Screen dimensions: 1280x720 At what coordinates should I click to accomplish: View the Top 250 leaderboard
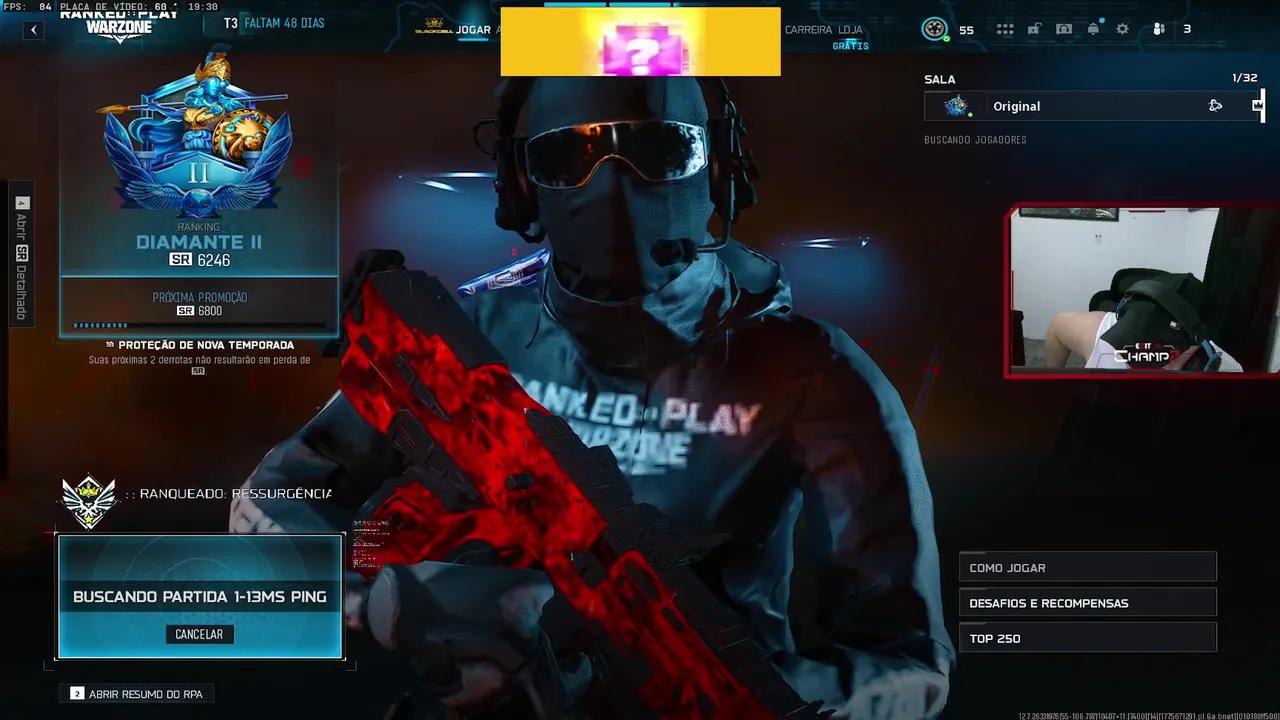[1087, 637]
